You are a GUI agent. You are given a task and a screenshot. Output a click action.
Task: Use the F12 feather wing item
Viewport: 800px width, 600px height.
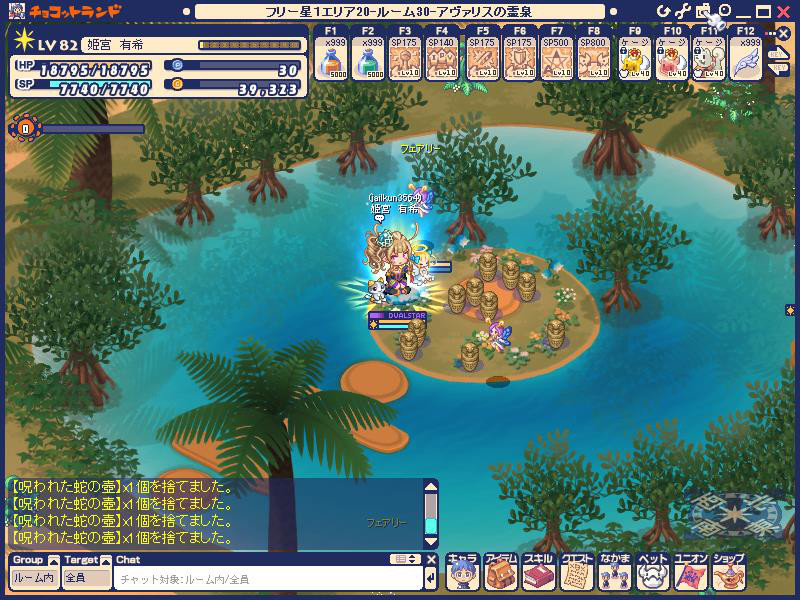pos(745,61)
